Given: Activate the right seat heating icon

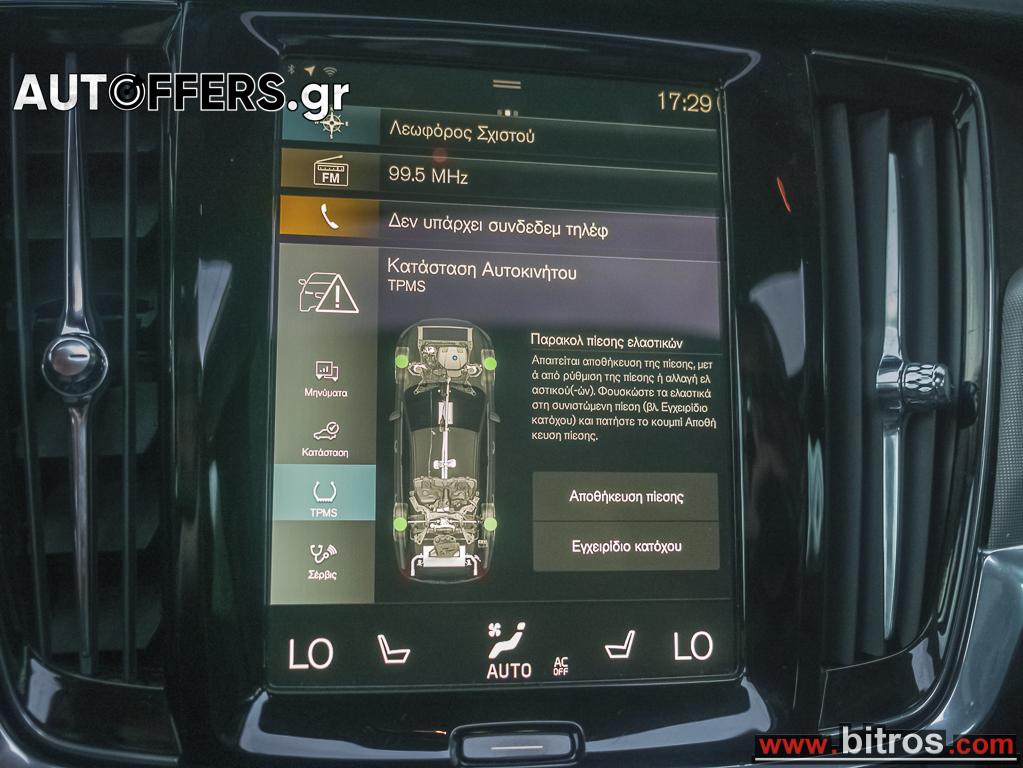Looking at the screenshot, I should [621, 645].
